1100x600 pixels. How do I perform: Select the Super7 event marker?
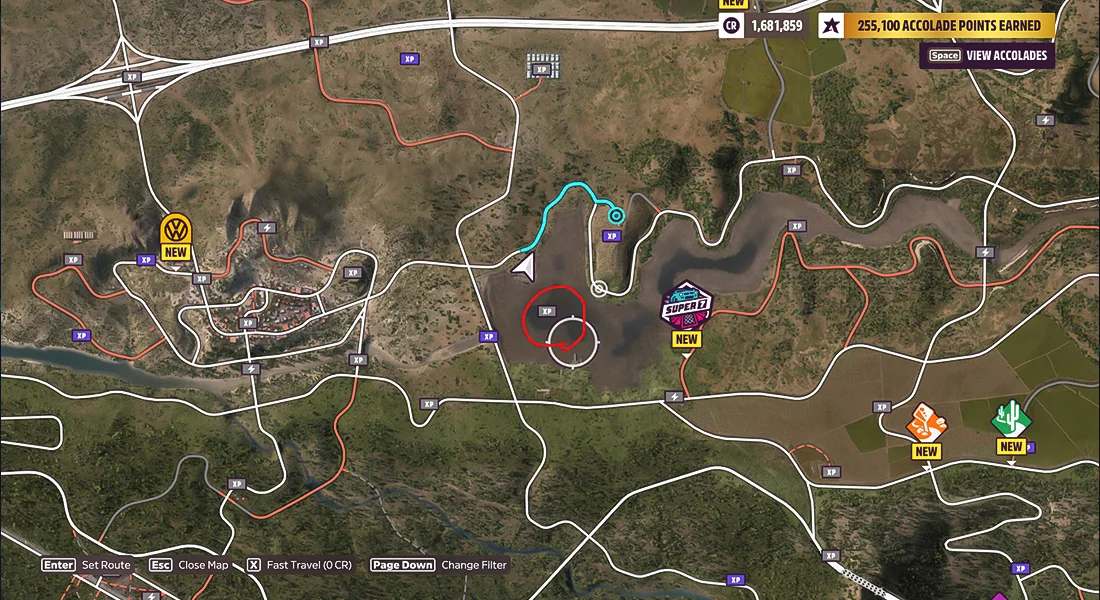[686, 304]
